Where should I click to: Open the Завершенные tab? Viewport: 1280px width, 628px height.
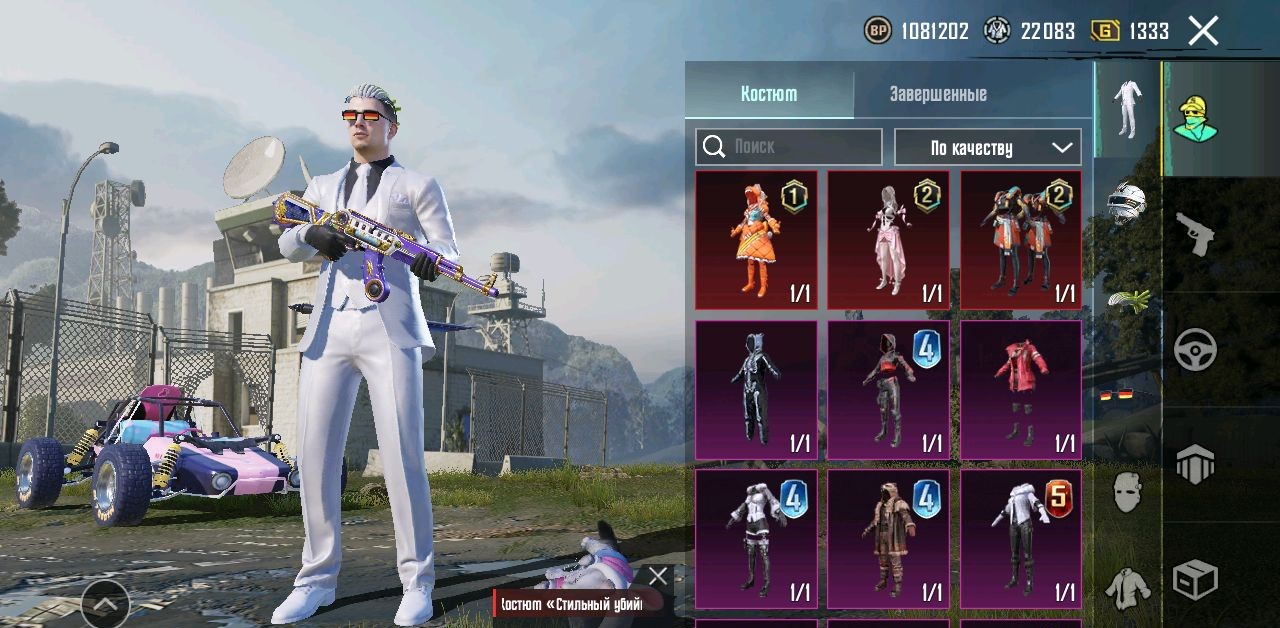tap(938, 94)
